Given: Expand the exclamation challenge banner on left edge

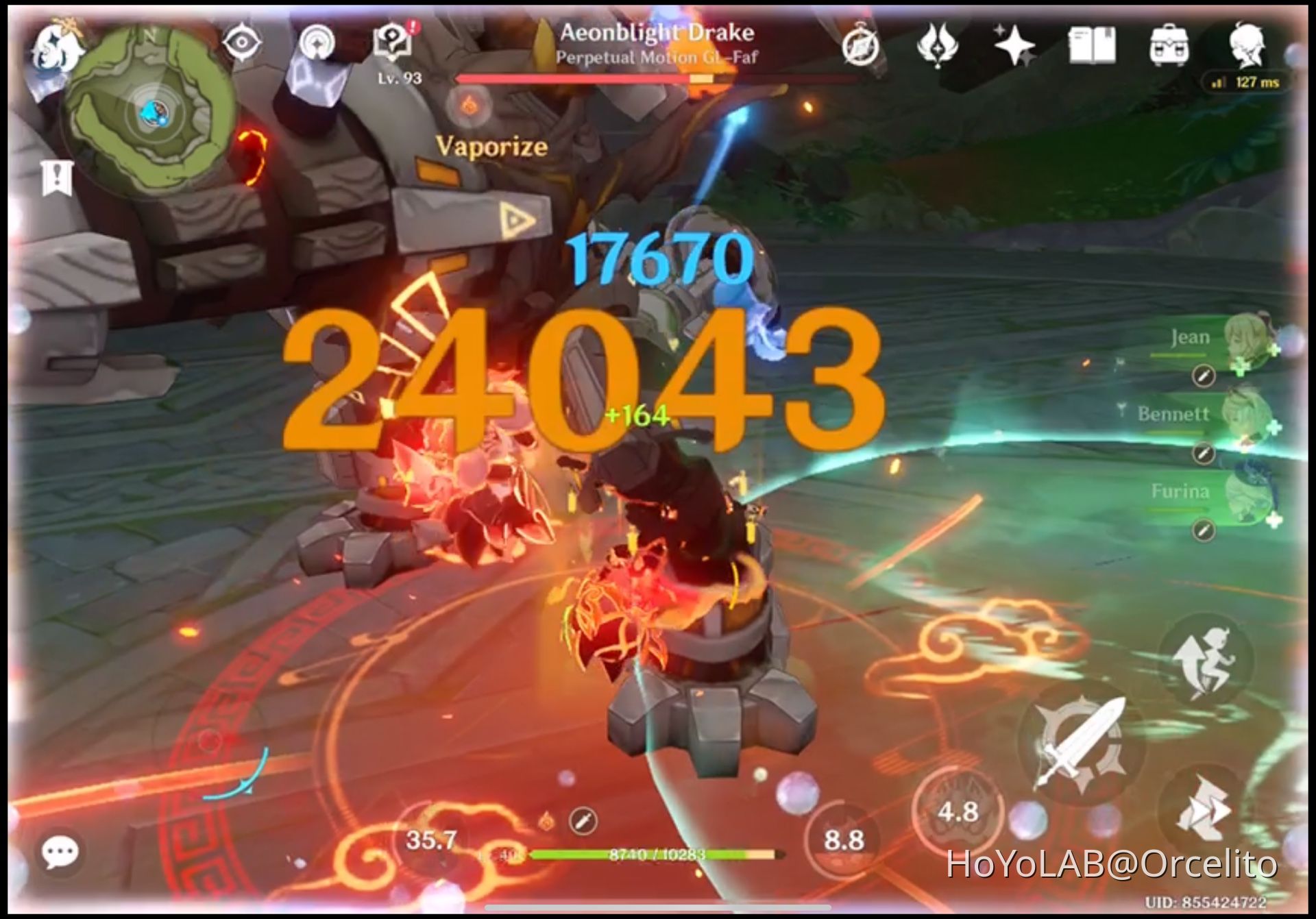Looking at the screenshot, I should pyautogui.click(x=58, y=178).
